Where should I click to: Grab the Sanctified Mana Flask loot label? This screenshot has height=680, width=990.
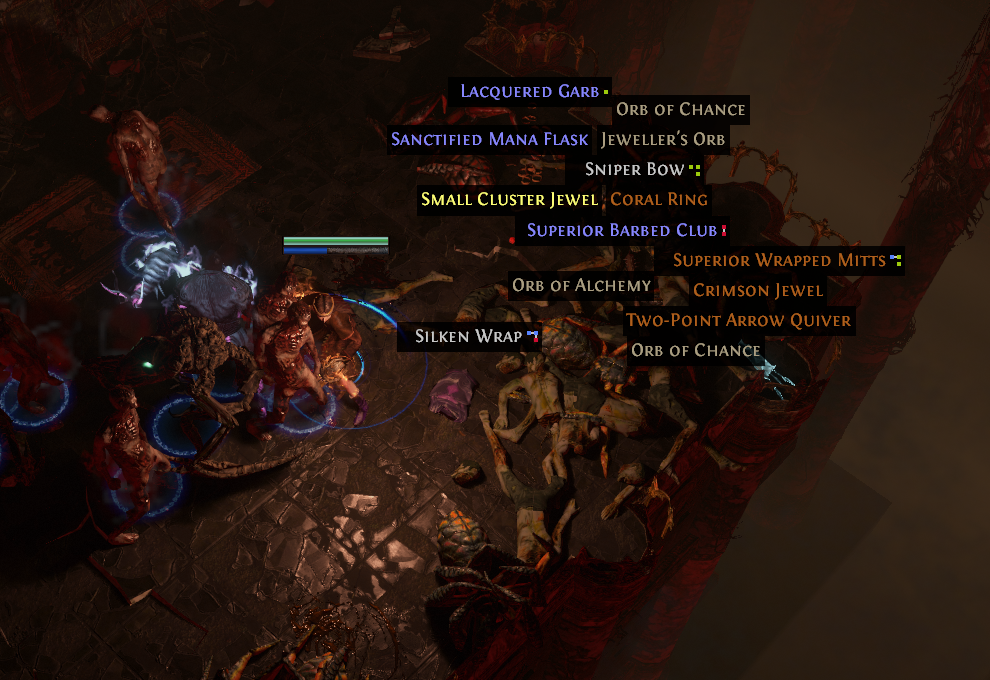(490, 139)
